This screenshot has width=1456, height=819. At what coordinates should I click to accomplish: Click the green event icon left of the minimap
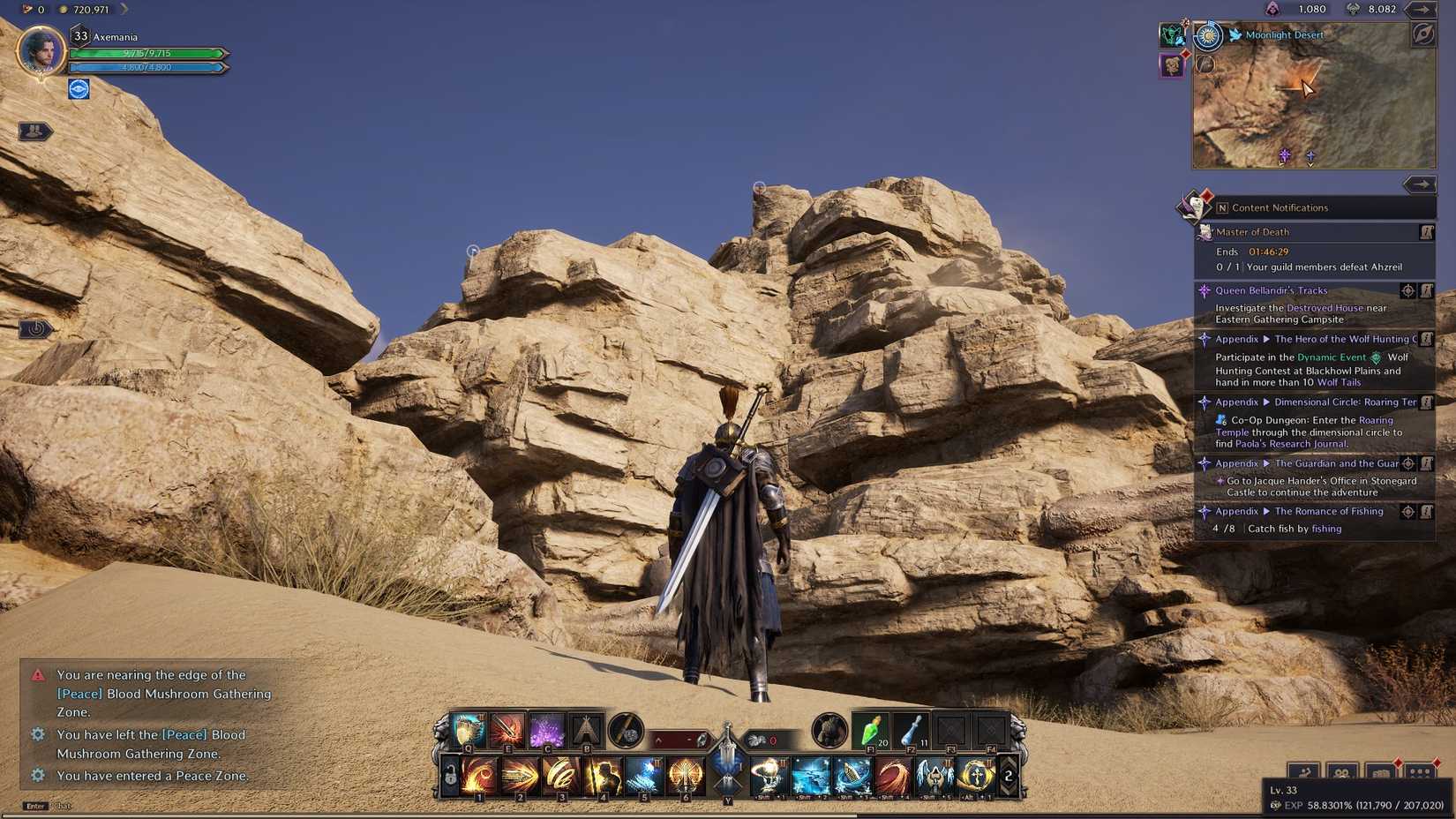[x=1169, y=35]
